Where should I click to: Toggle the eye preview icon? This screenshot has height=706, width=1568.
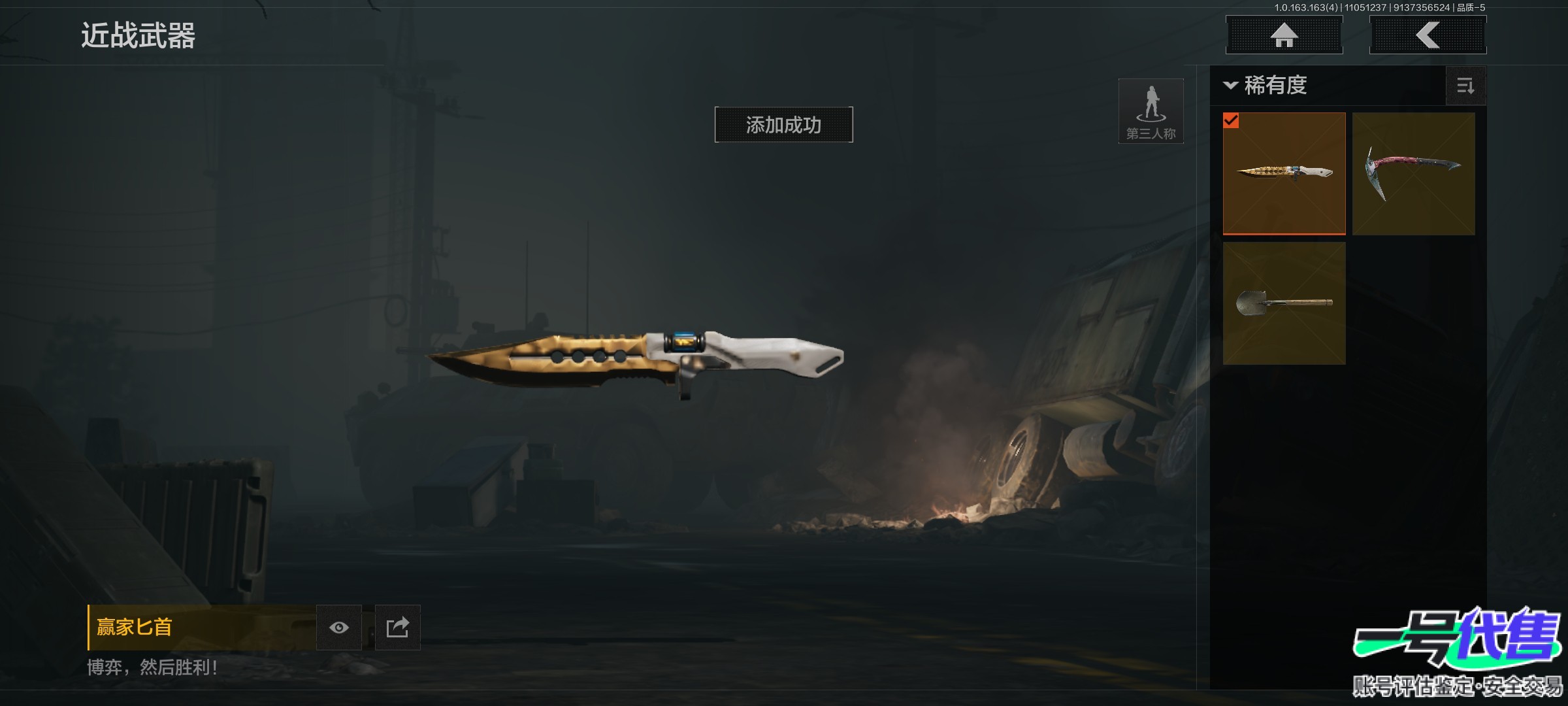[x=338, y=628]
